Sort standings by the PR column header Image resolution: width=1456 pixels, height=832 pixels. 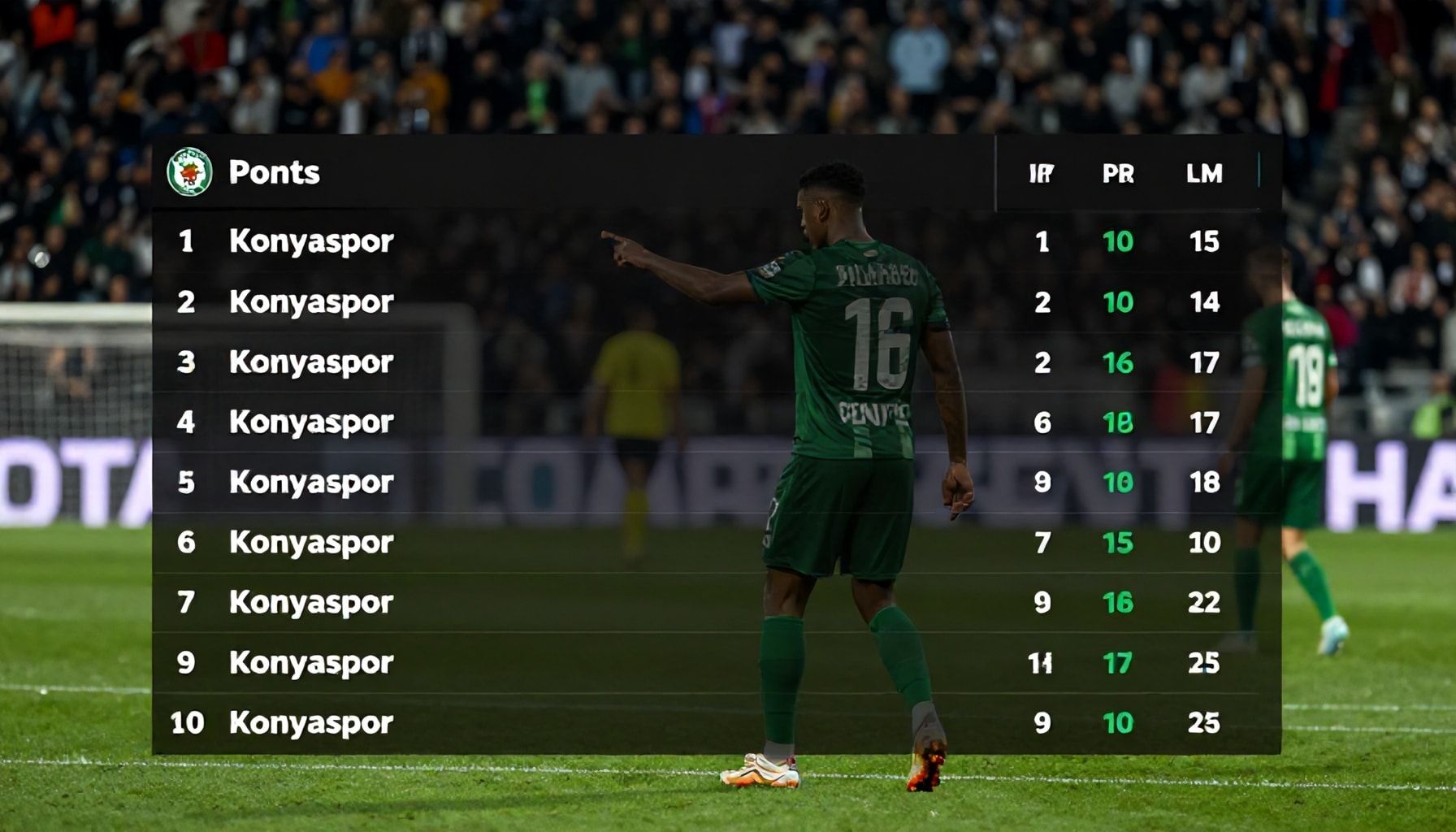coord(1118,174)
